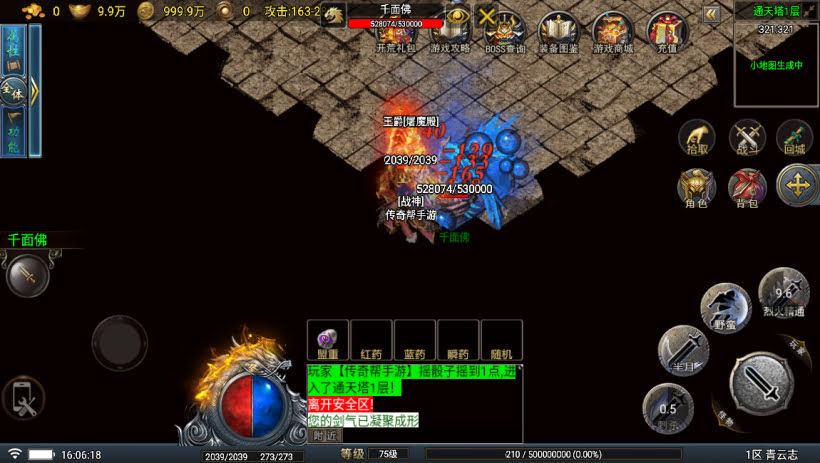The width and height of the screenshot is (820, 463).
Task: Open the BOSS查询 lookup
Action: [505, 31]
